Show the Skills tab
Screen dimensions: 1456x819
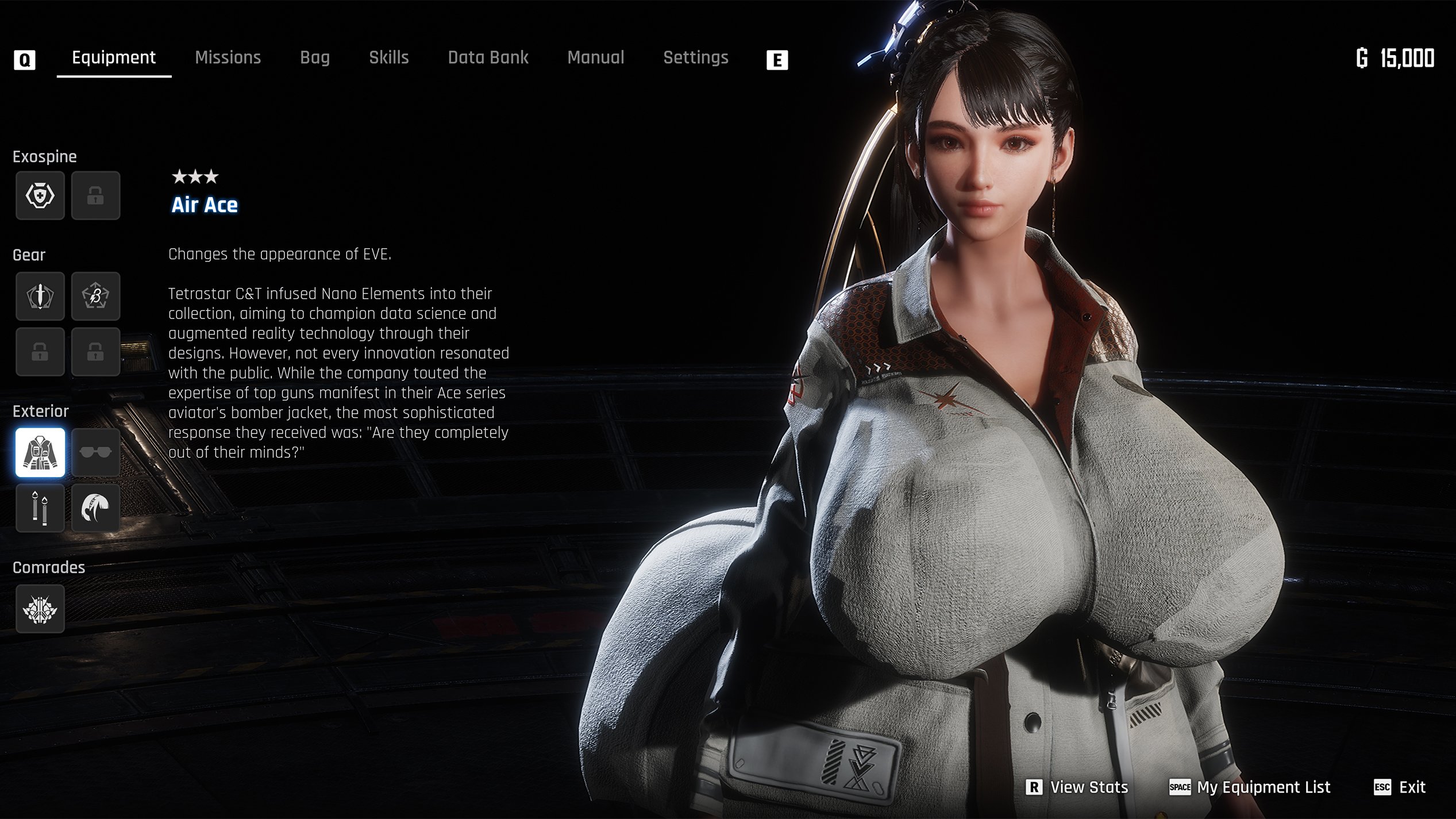(389, 57)
